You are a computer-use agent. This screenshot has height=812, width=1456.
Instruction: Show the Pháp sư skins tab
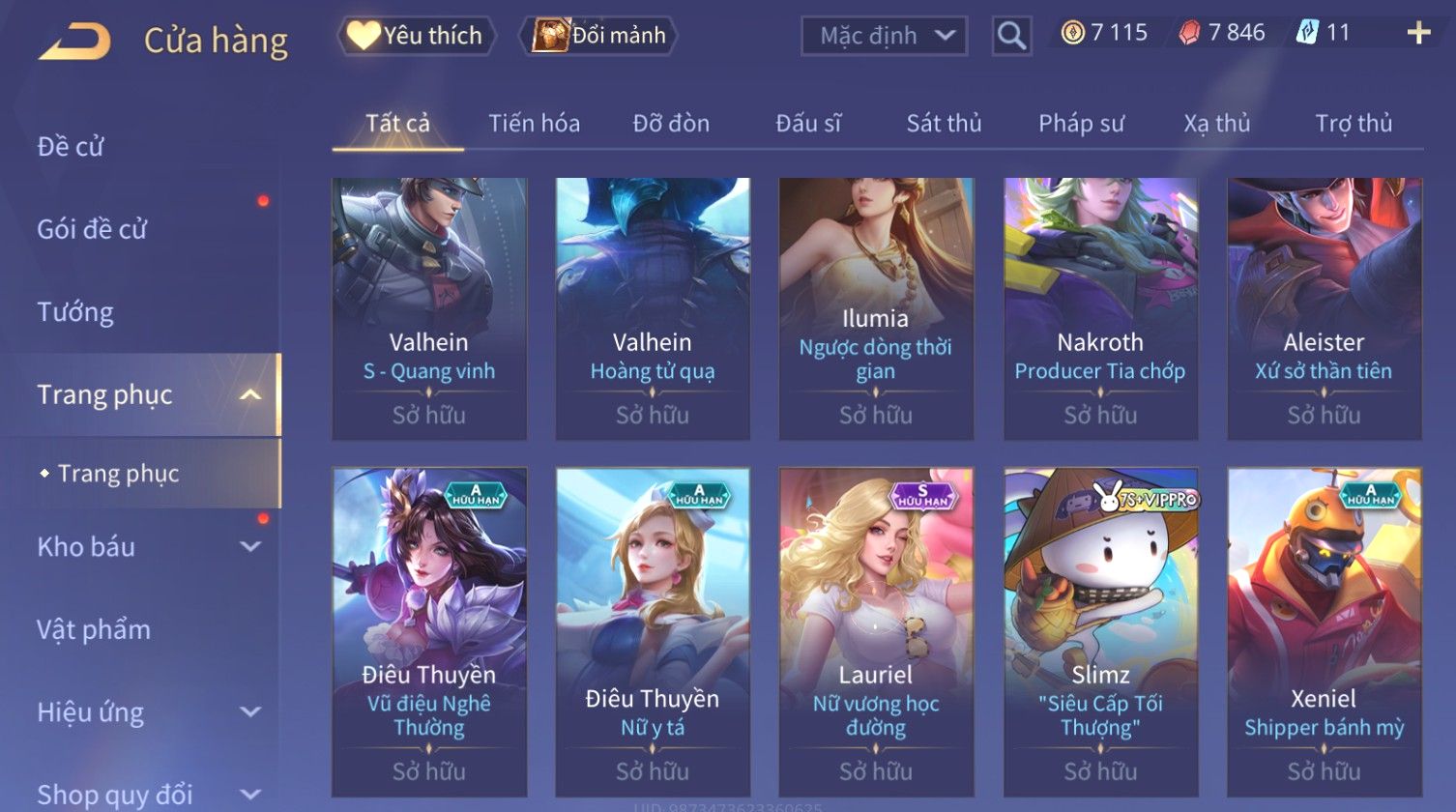[x=1081, y=124]
